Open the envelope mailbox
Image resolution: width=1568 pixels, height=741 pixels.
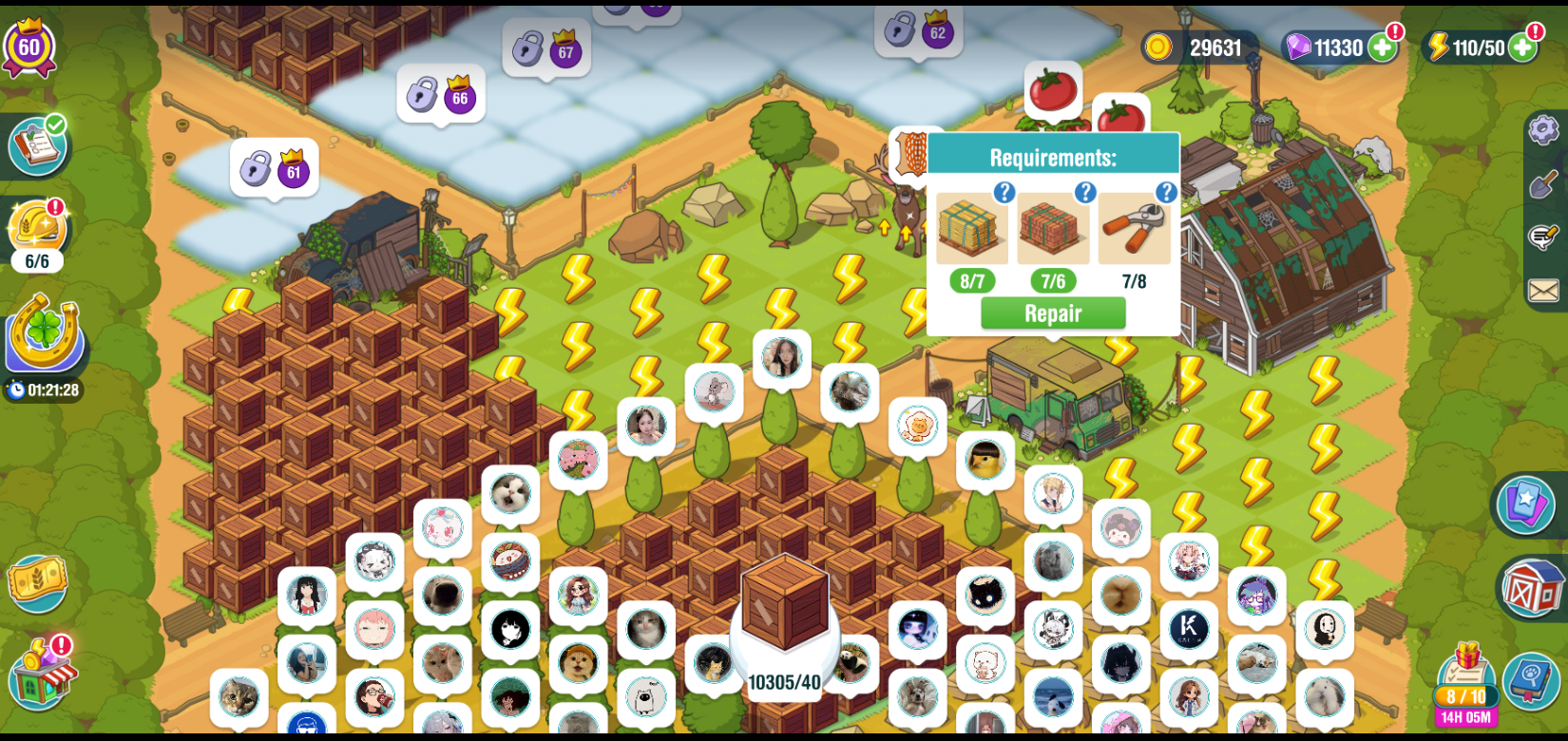coord(1543,291)
